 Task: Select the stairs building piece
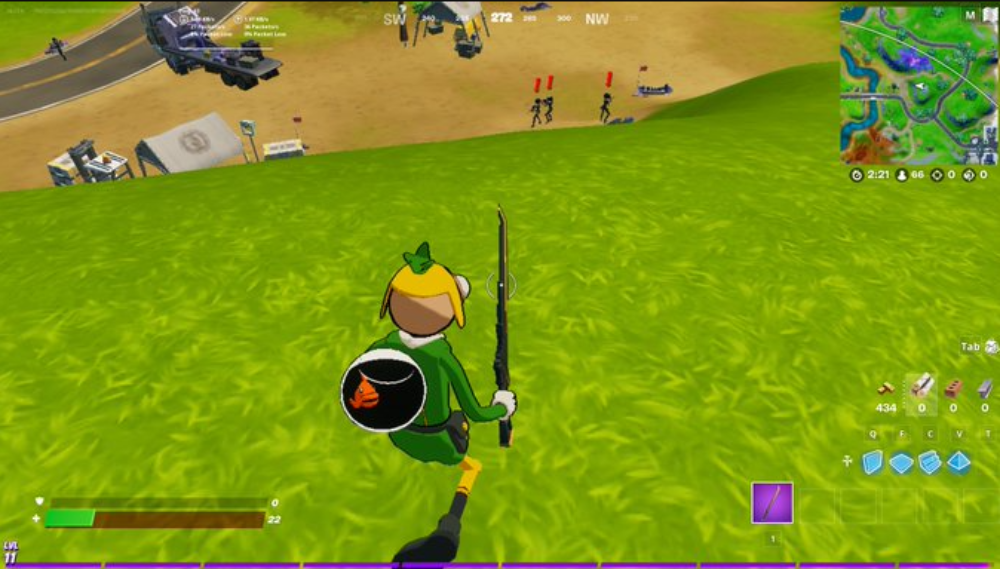(x=930, y=462)
